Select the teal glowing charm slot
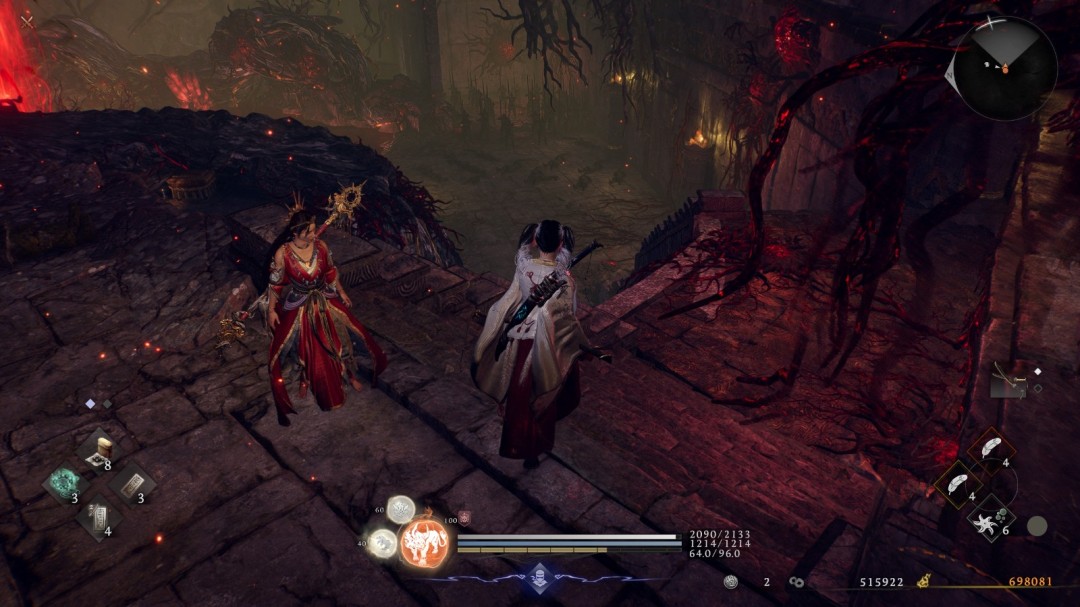Screen dimensions: 1080x607 (66, 484)
